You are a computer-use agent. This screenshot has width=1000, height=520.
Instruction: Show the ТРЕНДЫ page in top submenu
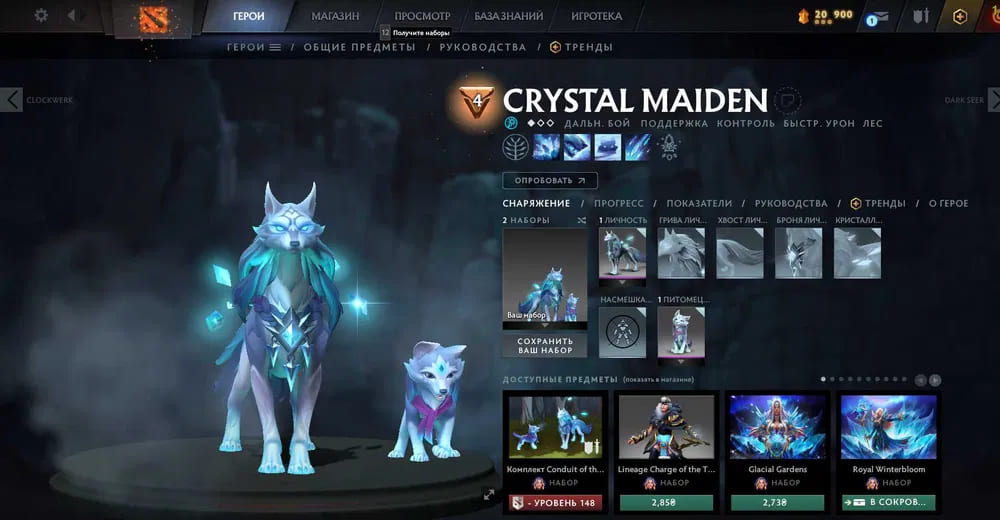click(581, 47)
